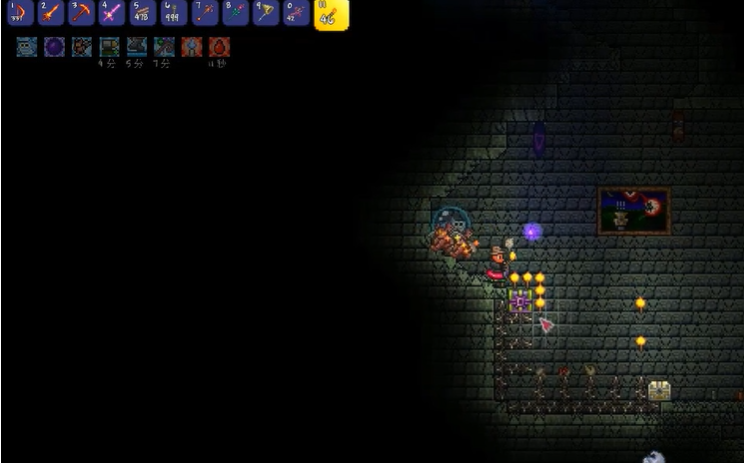Click the green bookcase buff with 4-minute timer

pos(109,47)
